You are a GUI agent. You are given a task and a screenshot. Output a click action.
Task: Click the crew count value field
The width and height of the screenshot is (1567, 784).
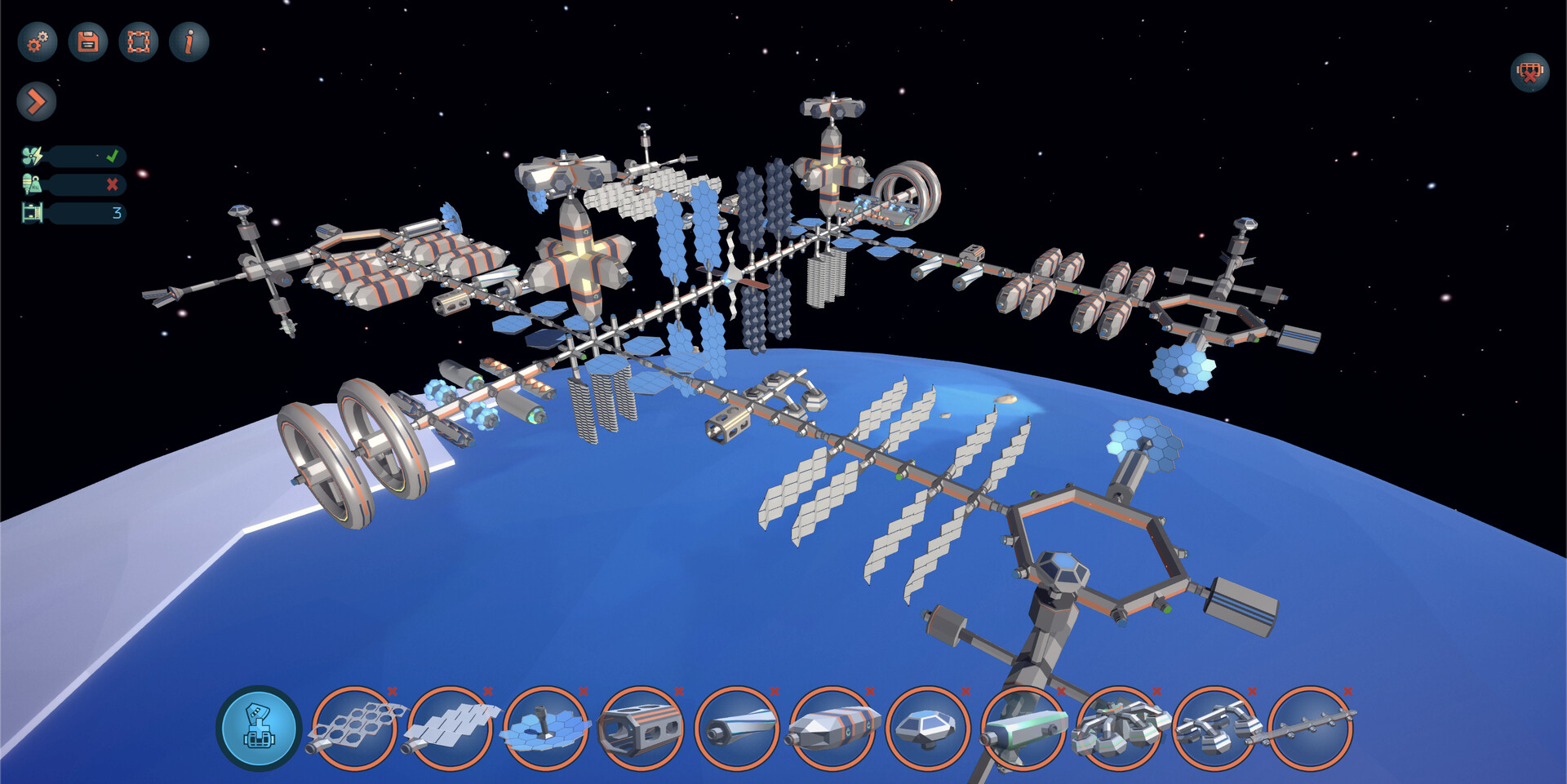116,213
